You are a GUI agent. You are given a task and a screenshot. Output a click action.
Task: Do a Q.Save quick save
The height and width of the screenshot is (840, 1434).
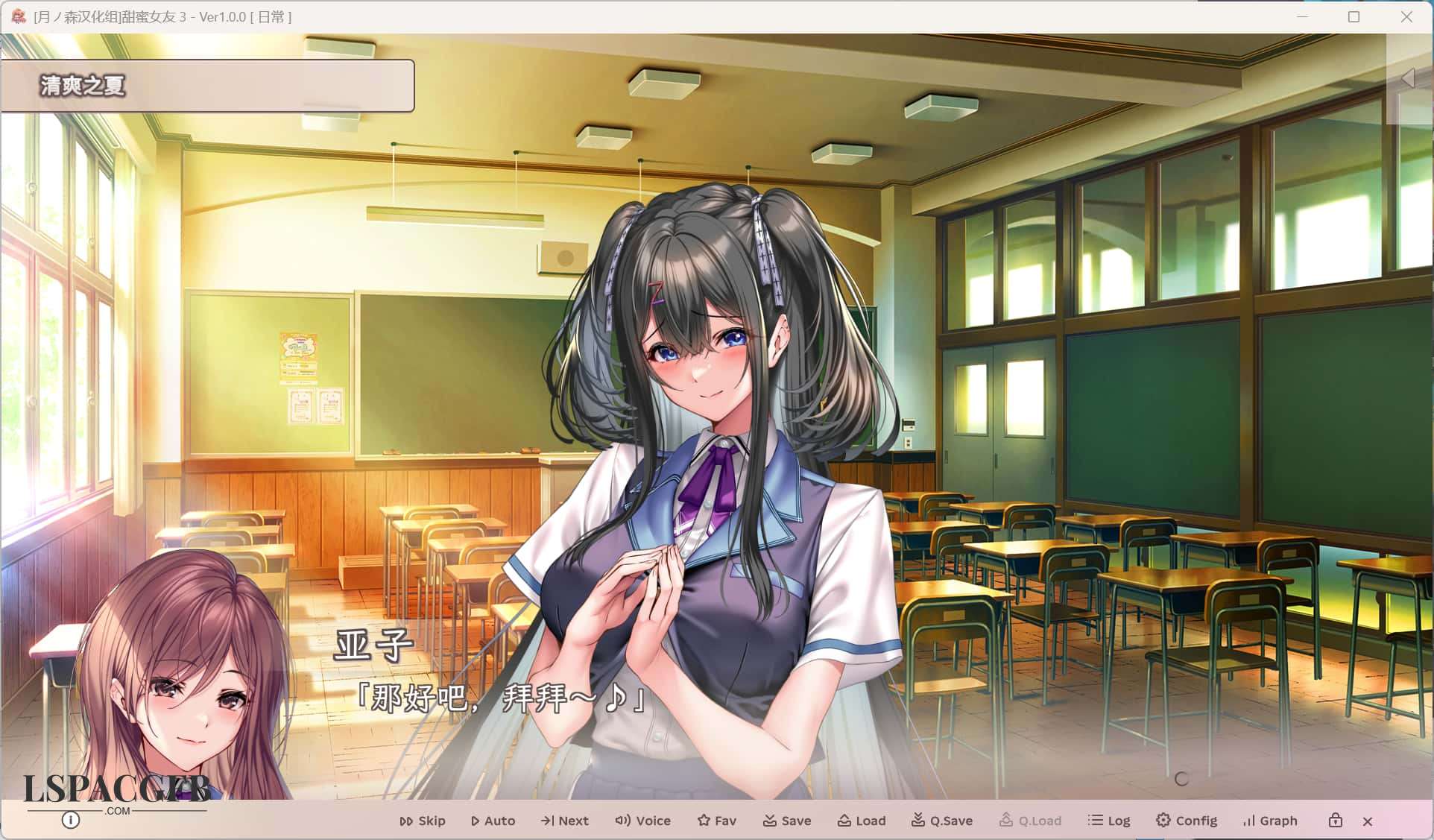coord(941,821)
